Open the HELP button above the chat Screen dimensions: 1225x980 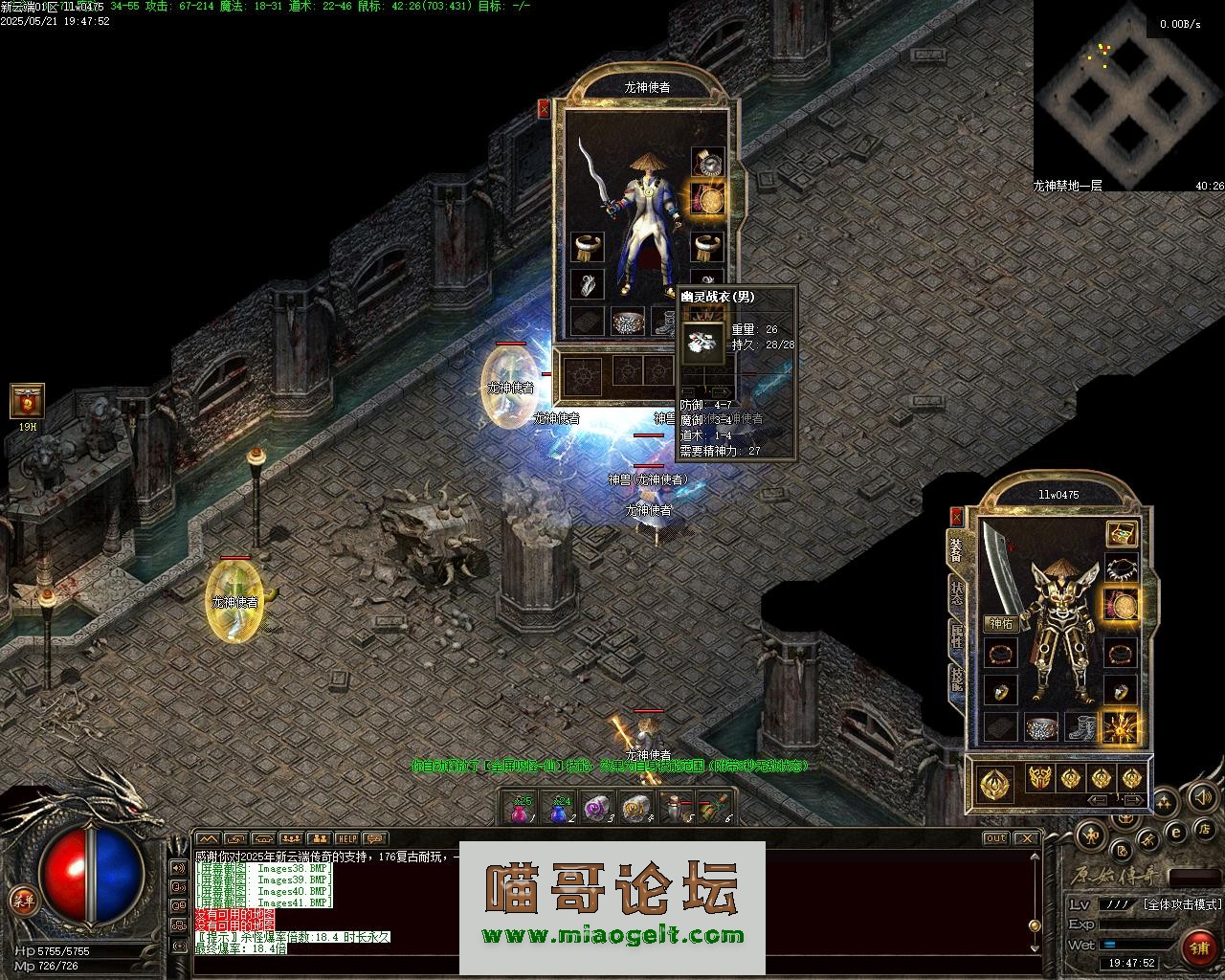346,839
